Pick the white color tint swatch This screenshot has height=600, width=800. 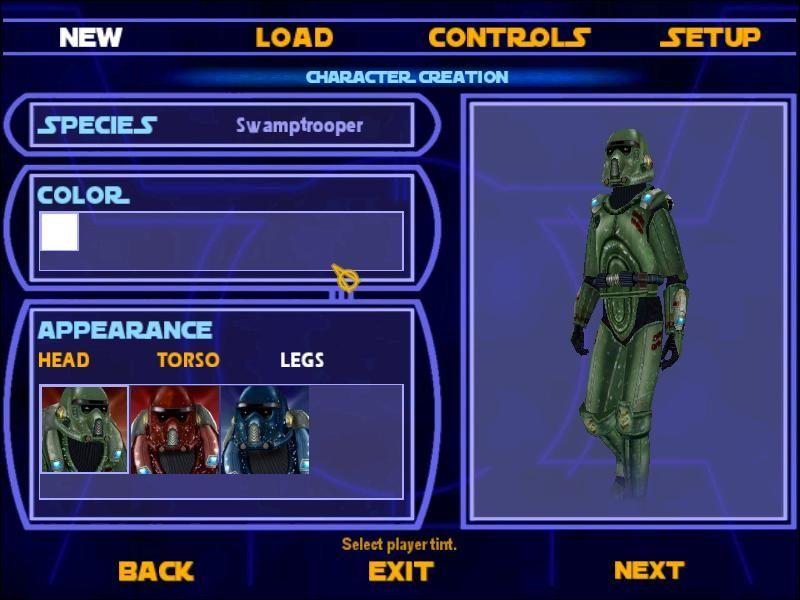[60, 232]
